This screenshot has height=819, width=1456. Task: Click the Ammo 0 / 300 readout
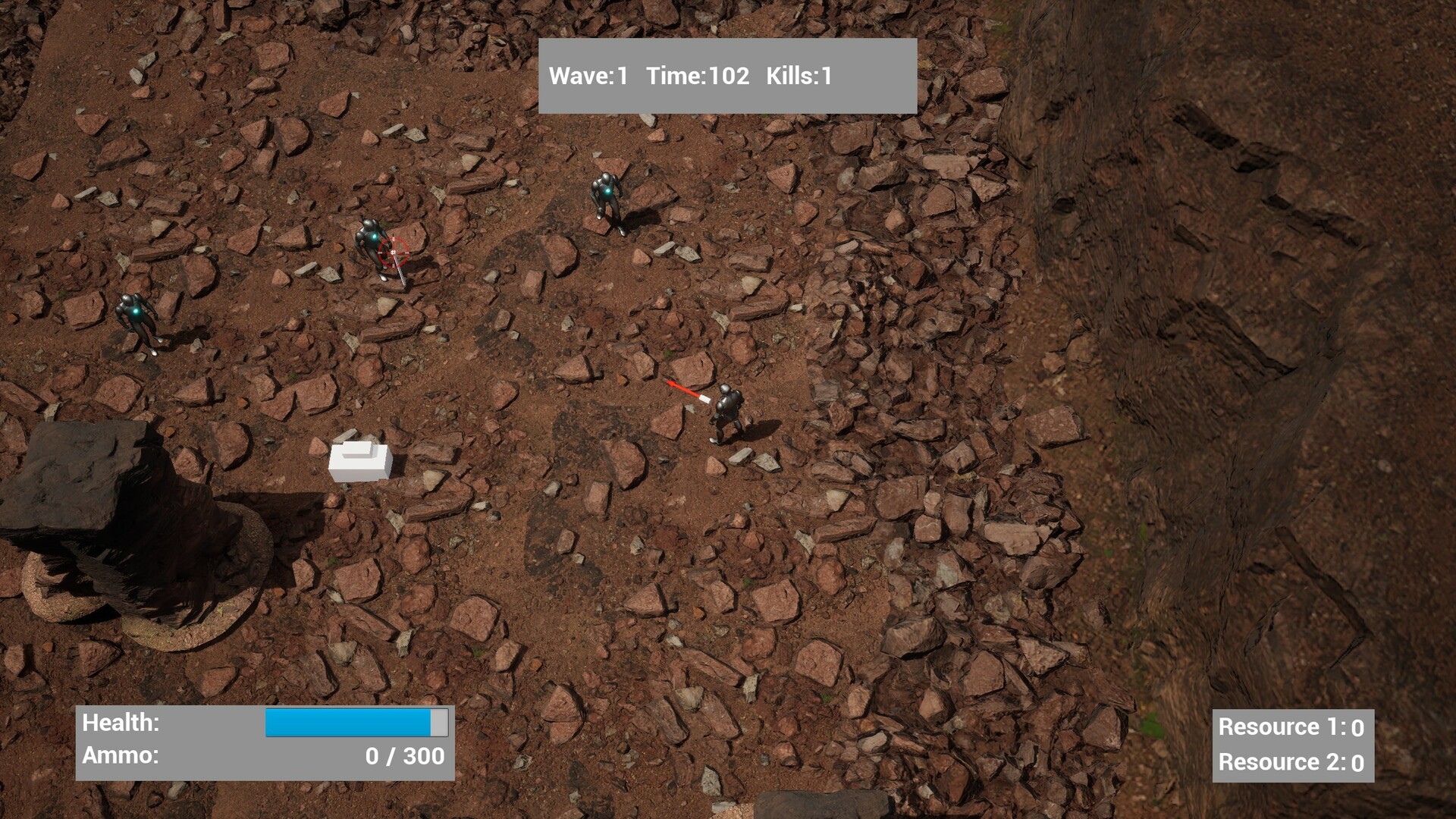pyautogui.click(x=406, y=755)
